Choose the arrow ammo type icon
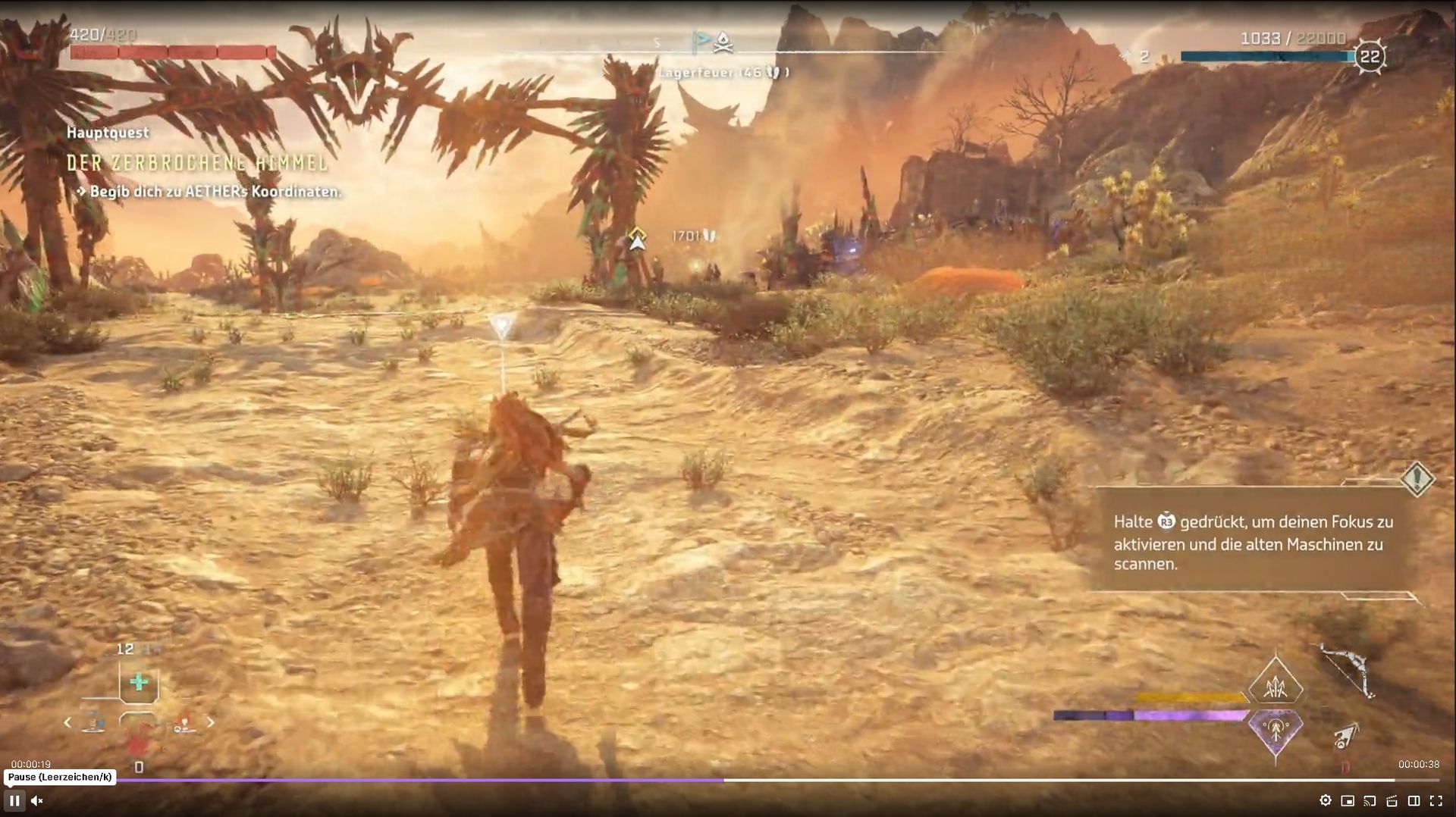The width and height of the screenshot is (1456, 817). coord(1347,735)
